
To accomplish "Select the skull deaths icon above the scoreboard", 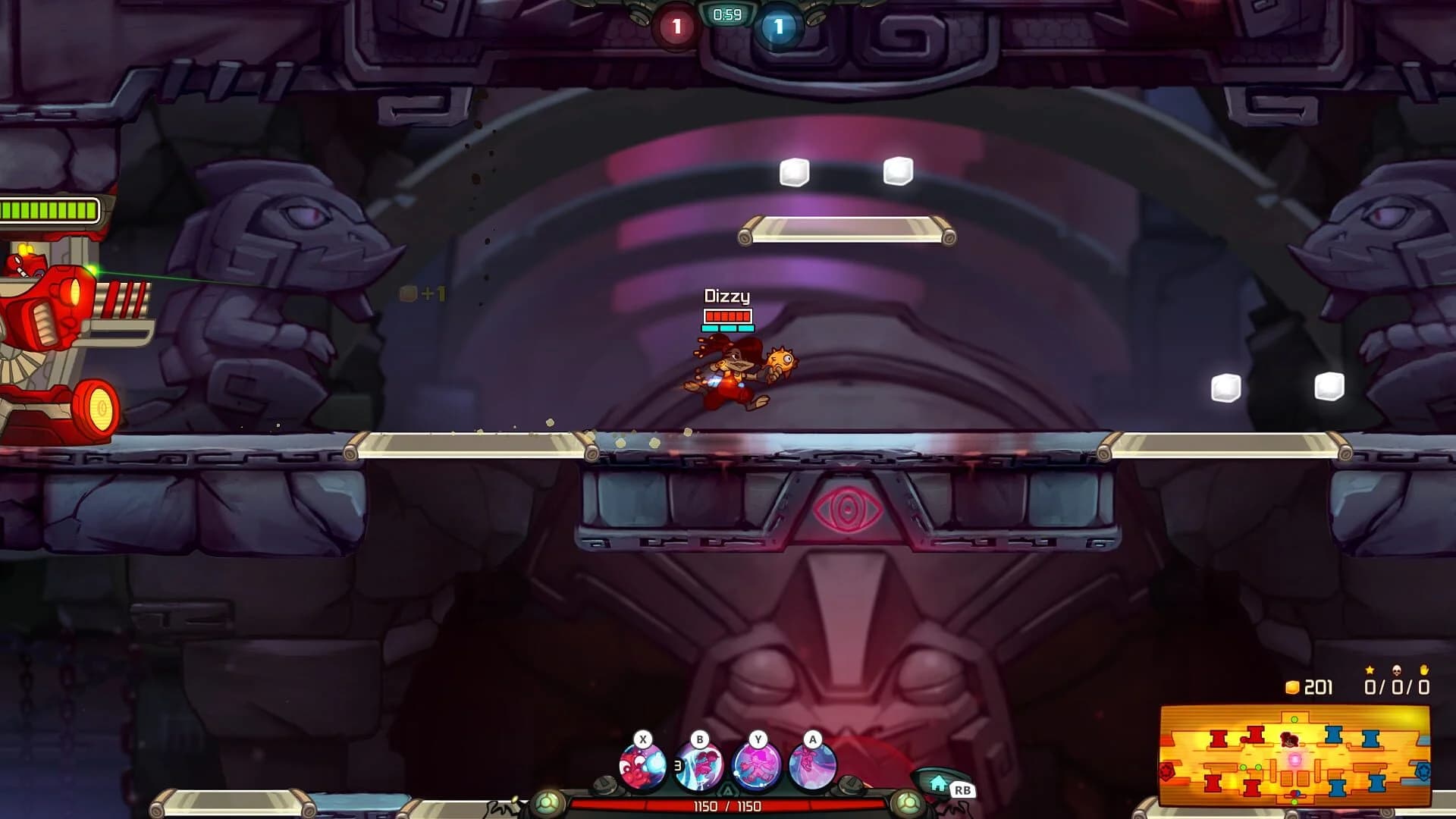I will 1396,671.
